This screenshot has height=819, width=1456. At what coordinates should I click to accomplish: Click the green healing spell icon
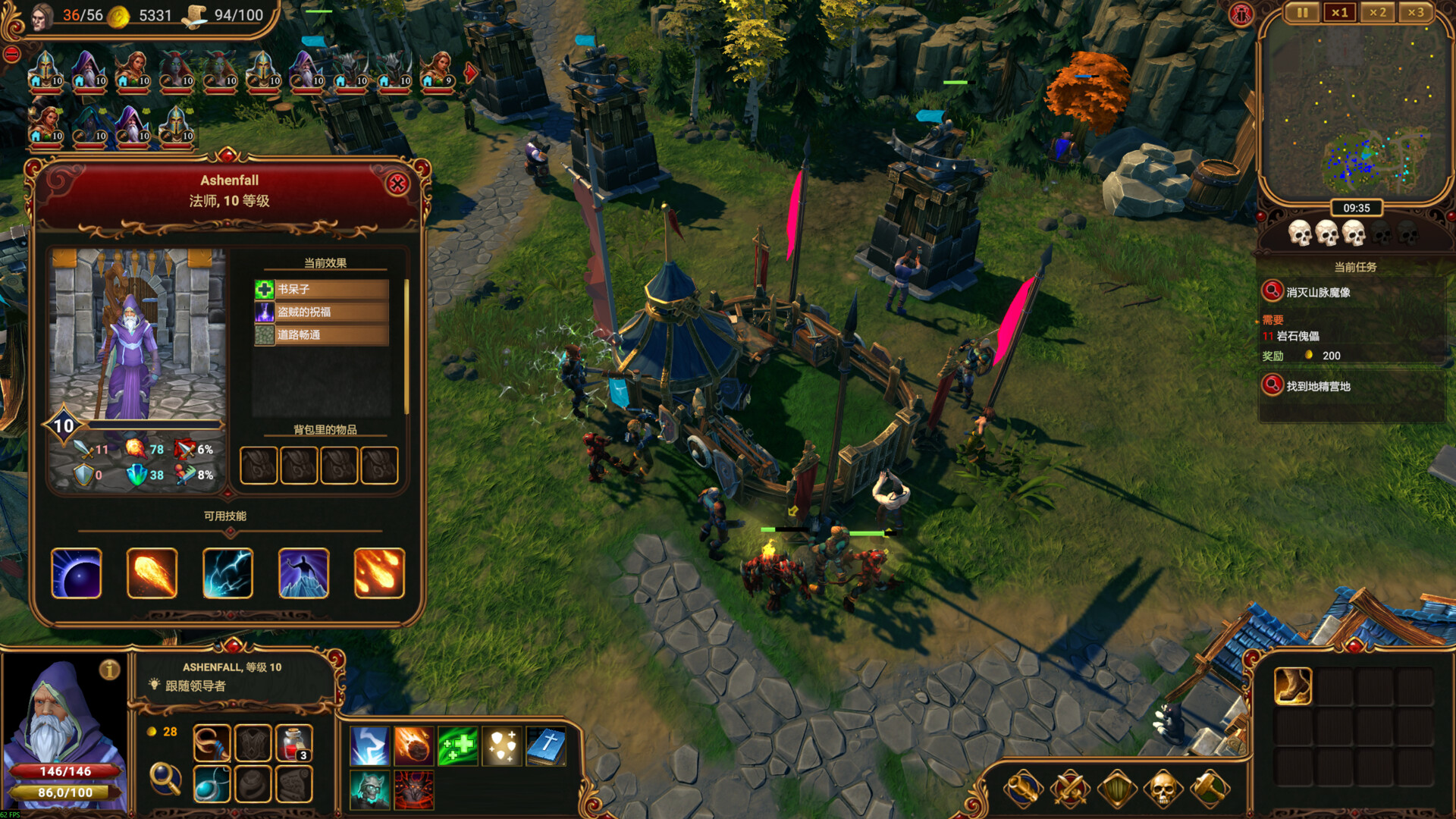[459, 745]
